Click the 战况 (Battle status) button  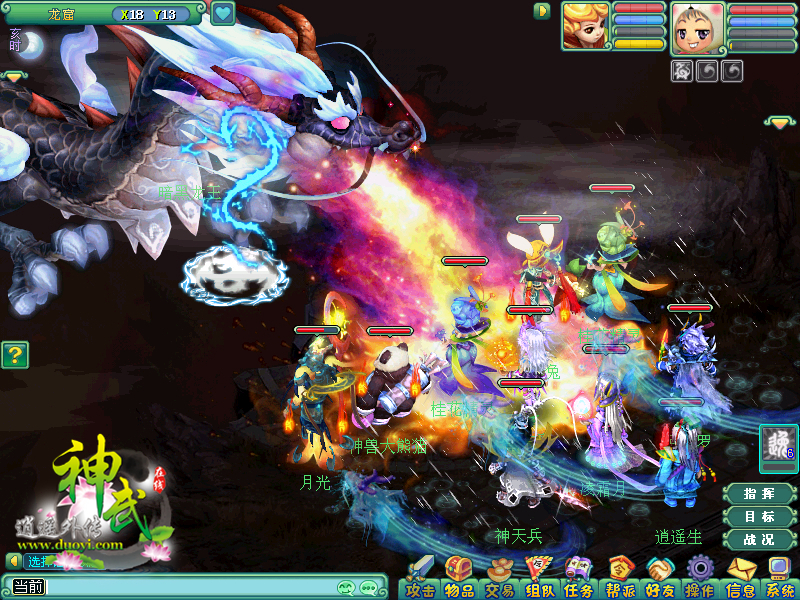coord(759,540)
